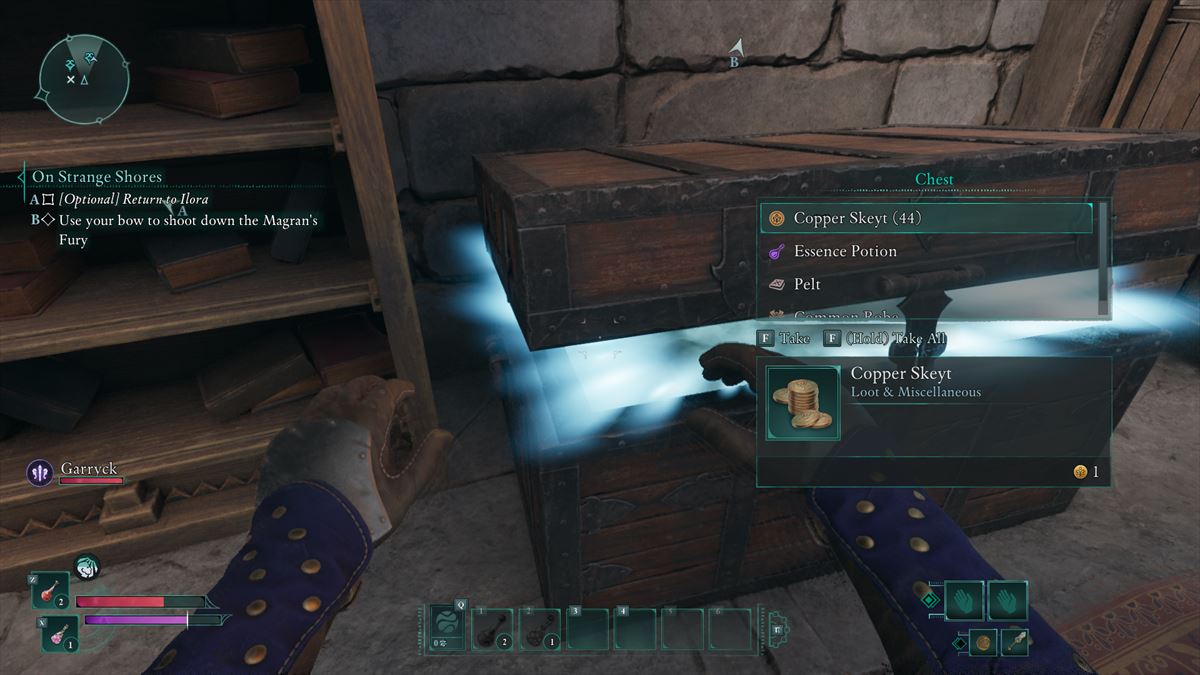Select hotbar slot 2 with one item
Viewport: 1200px width, 675px height.
coord(539,629)
